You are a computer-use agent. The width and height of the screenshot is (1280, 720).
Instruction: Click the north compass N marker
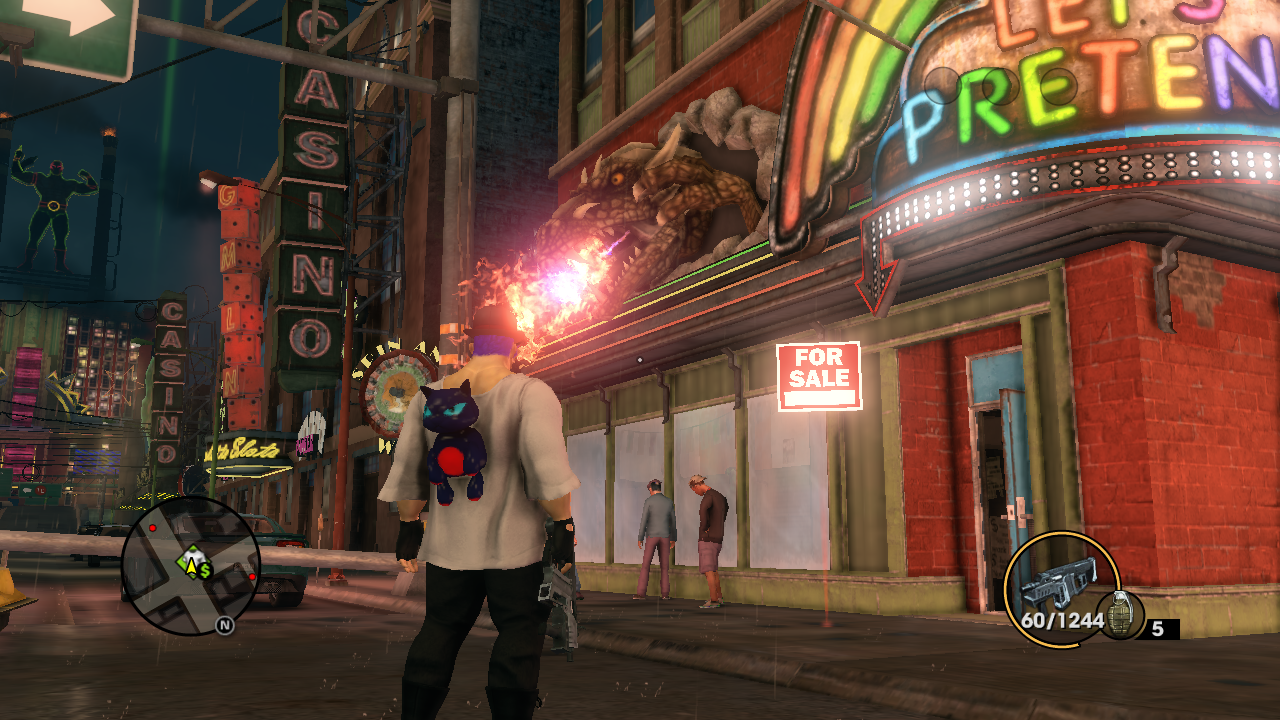[x=224, y=626]
